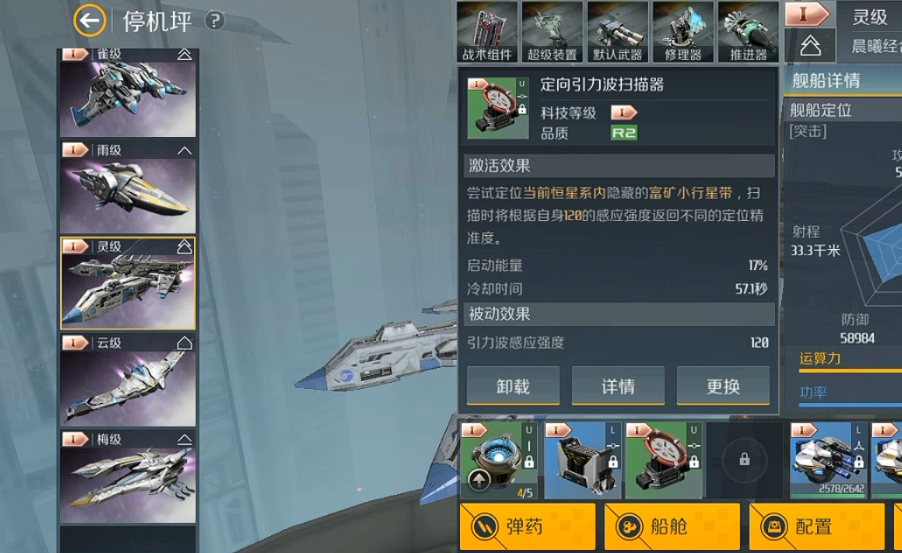The image size is (902, 553).
Task: View module 详情 details
Action: click(618, 386)
